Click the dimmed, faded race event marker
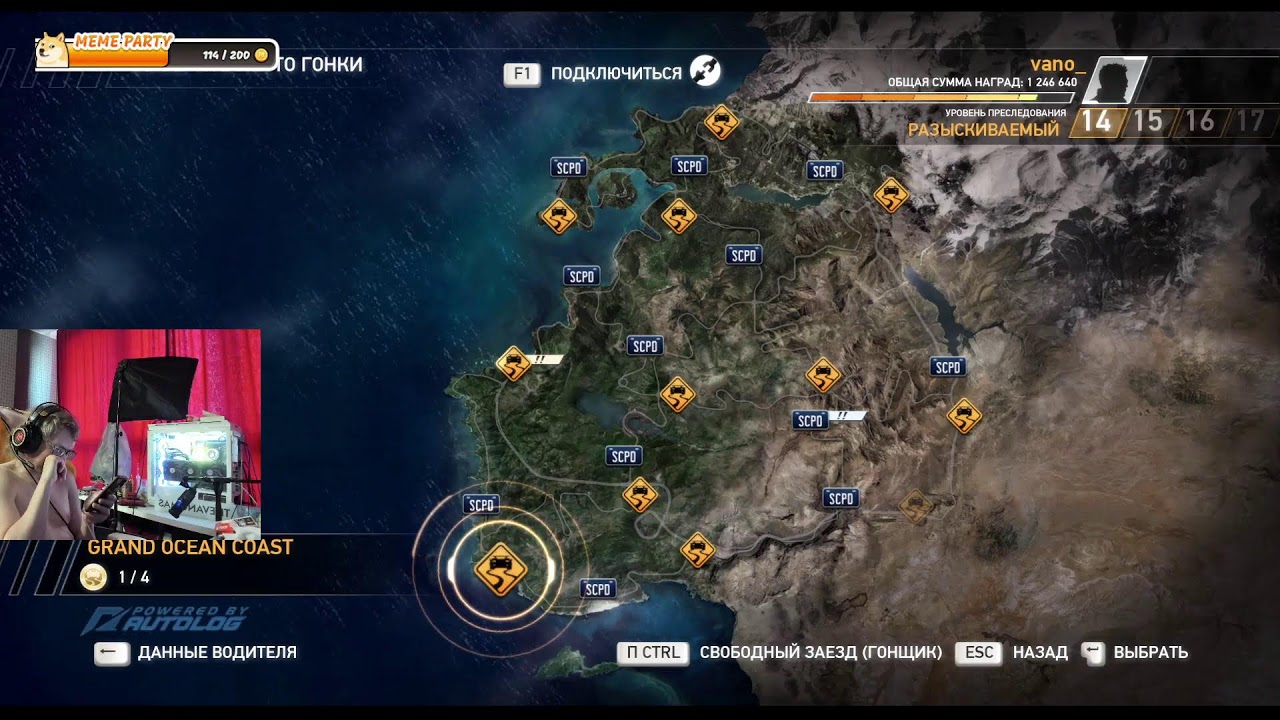This screenshot has width=1280, height=720. coord(915,507)
